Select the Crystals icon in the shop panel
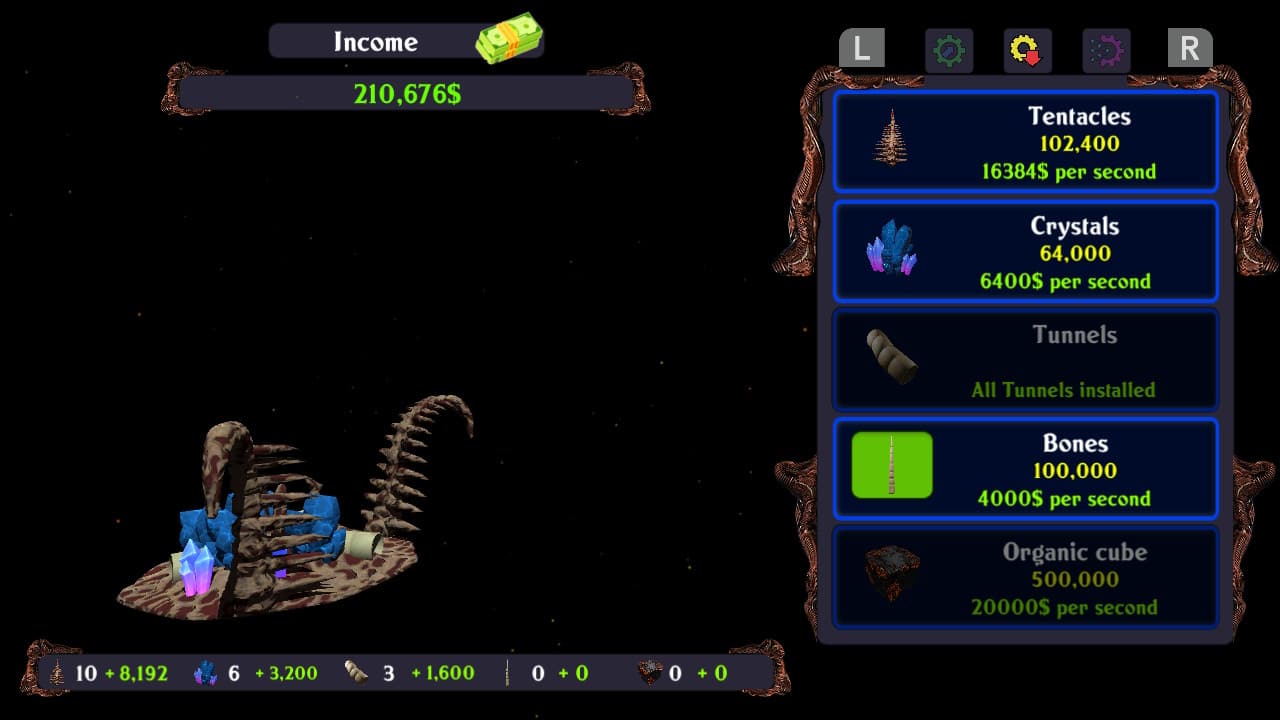The height and width of the screenshot is (720, 1280). pos(893,251)
